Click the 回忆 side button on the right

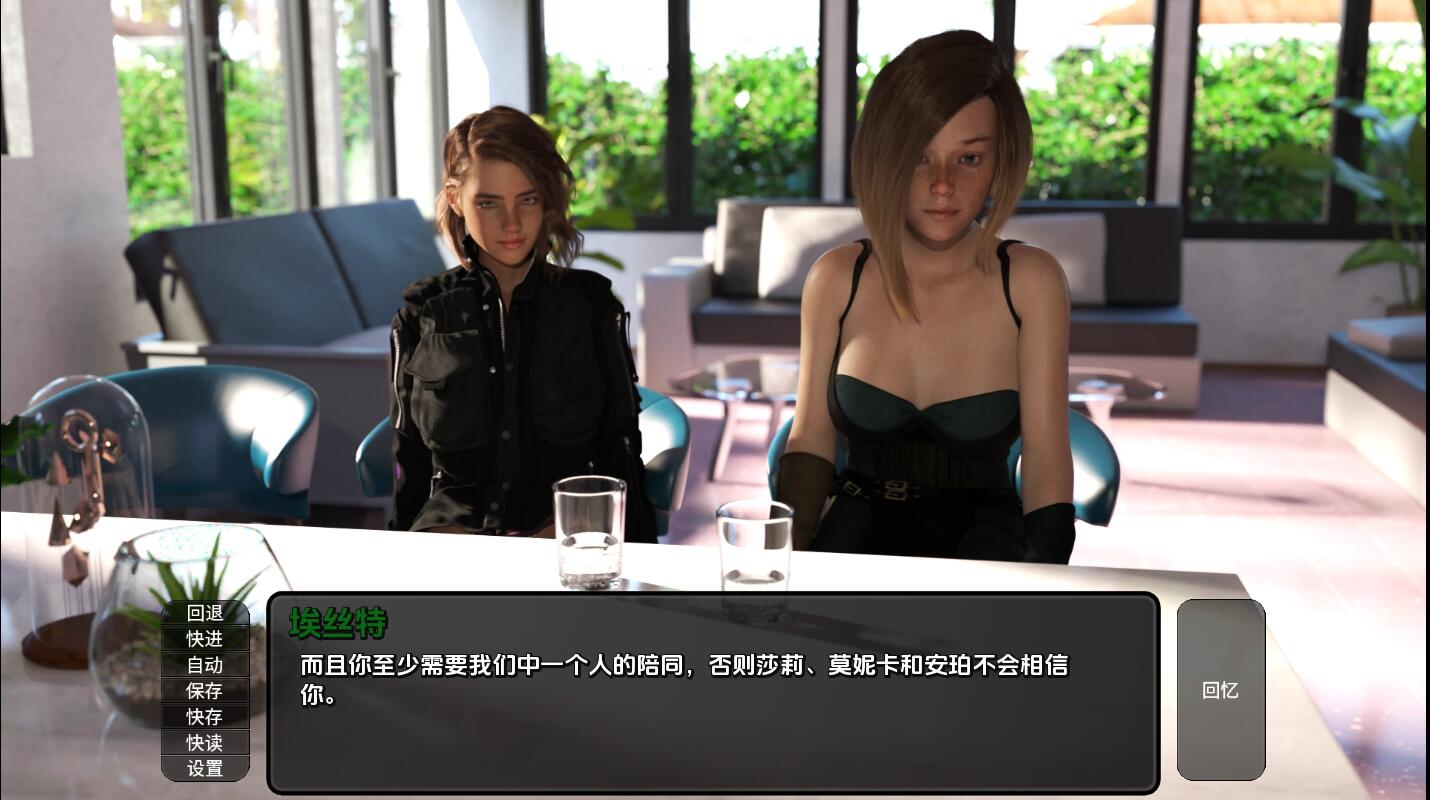click(x=1220, y=690)
